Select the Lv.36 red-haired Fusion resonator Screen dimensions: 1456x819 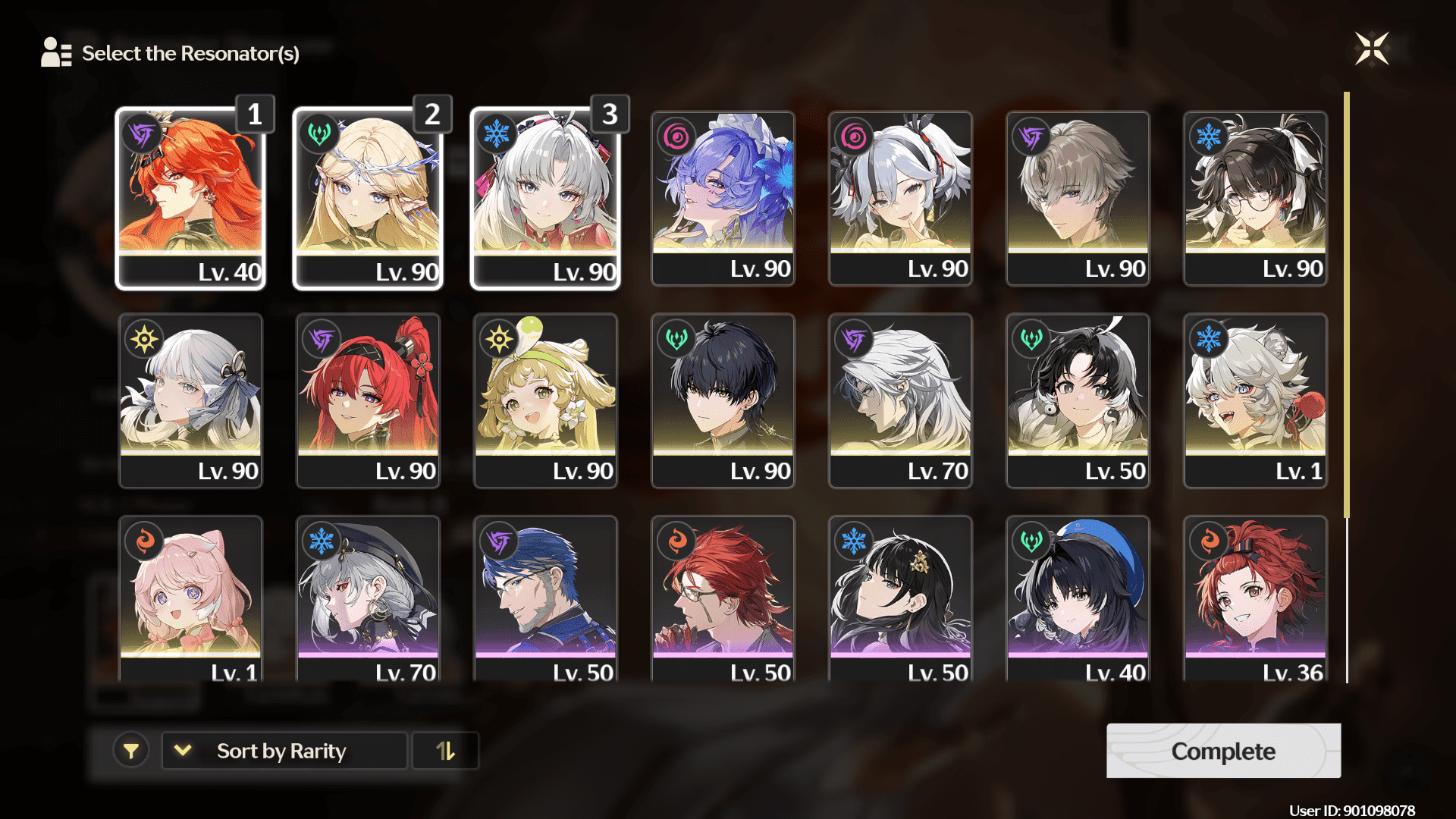coord(1254,599)
